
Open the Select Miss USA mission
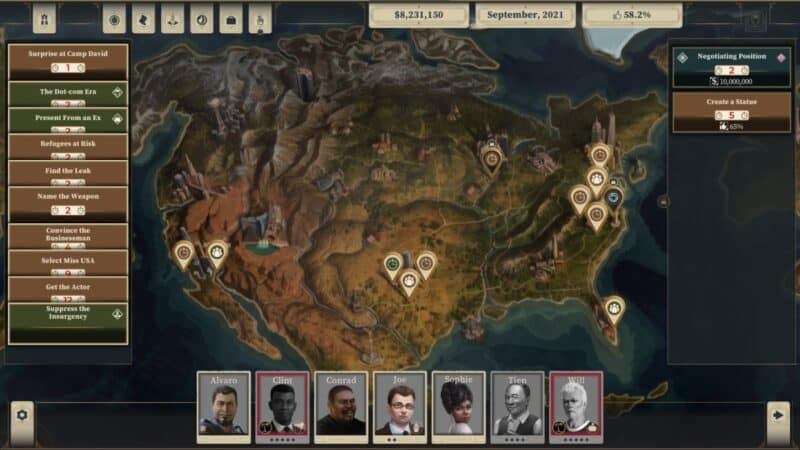click(68, 262)
